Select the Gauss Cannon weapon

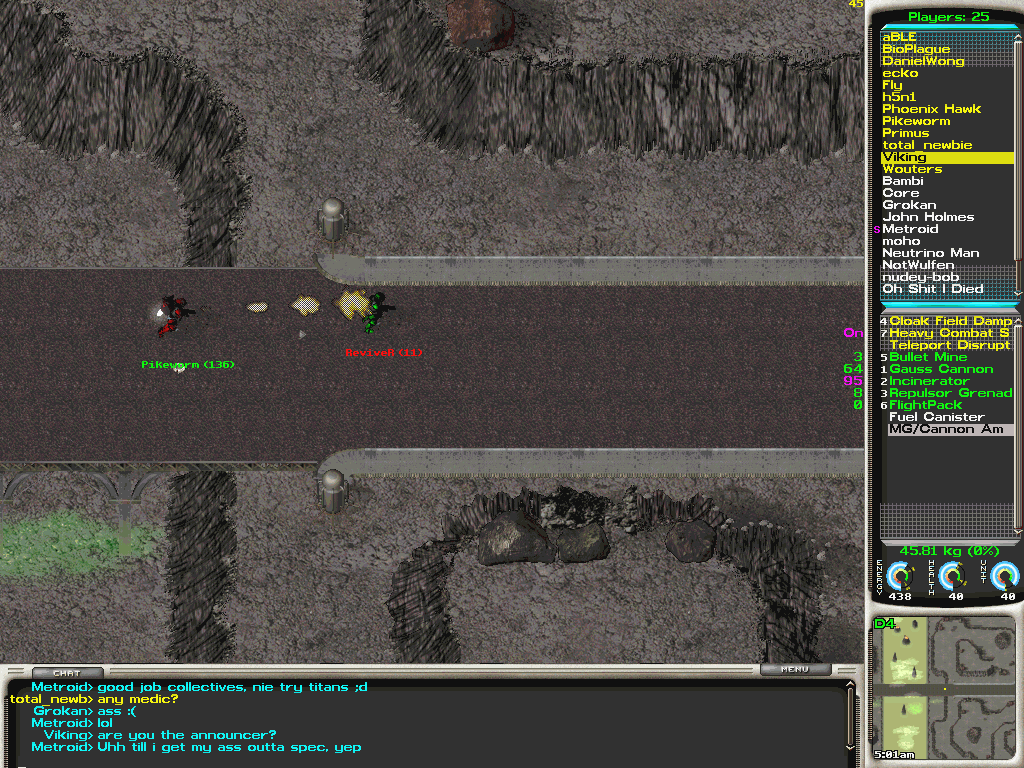[x=941, y=369]
